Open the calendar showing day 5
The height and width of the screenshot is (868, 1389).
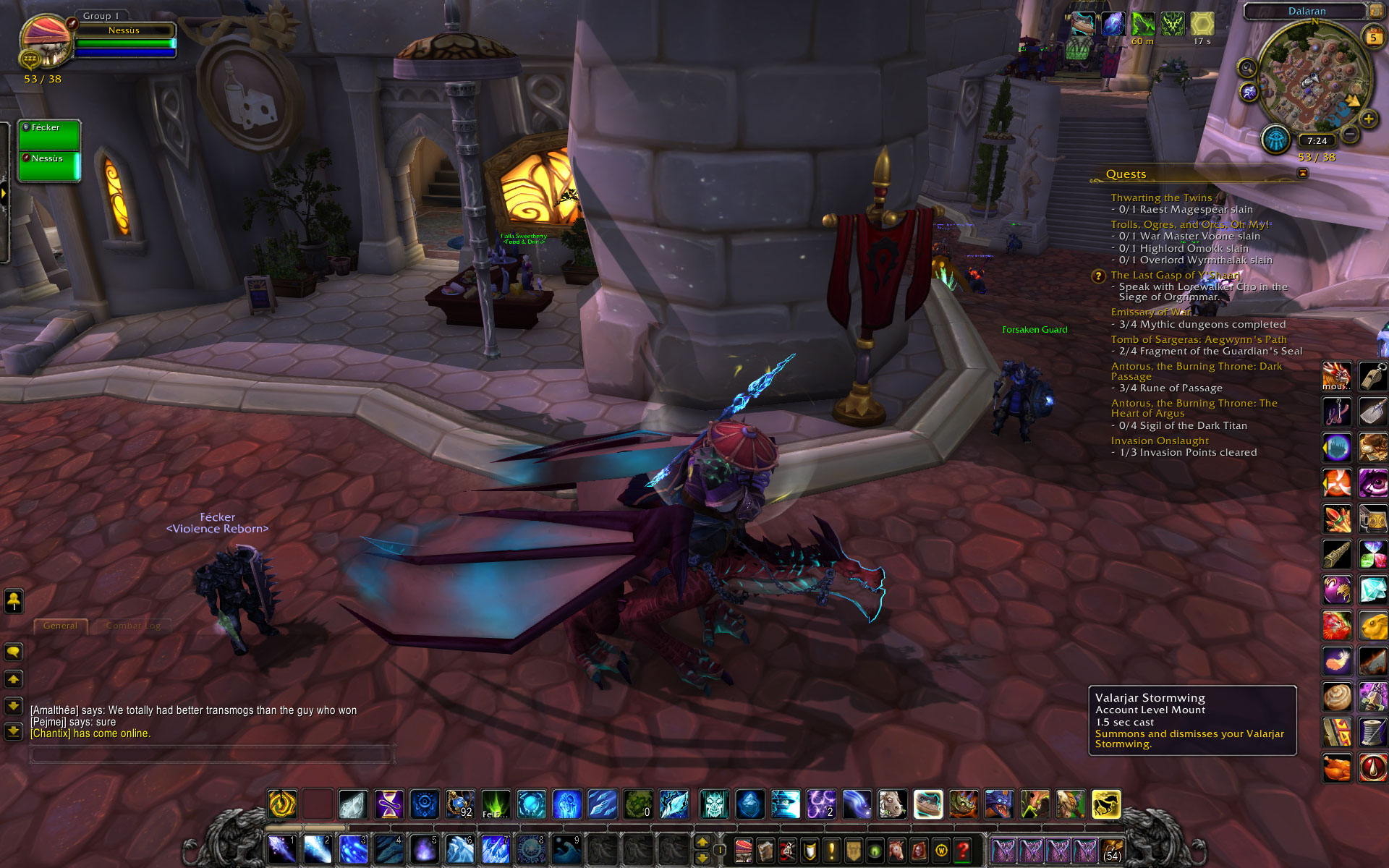(1372, 38)
